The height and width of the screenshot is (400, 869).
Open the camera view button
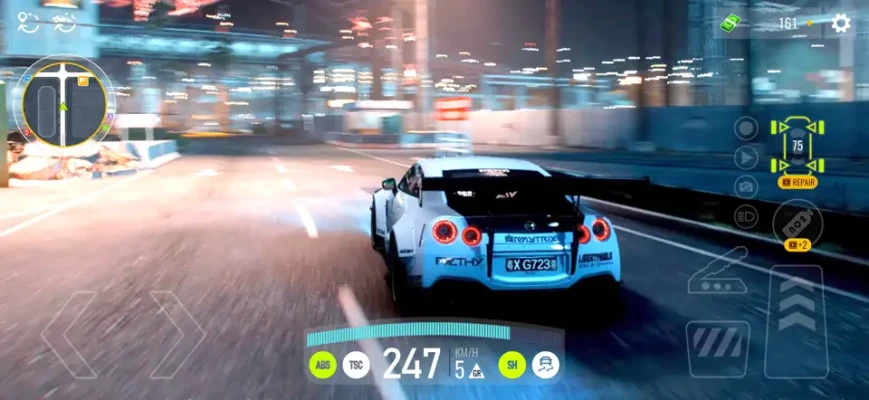[x=746, y=186]
